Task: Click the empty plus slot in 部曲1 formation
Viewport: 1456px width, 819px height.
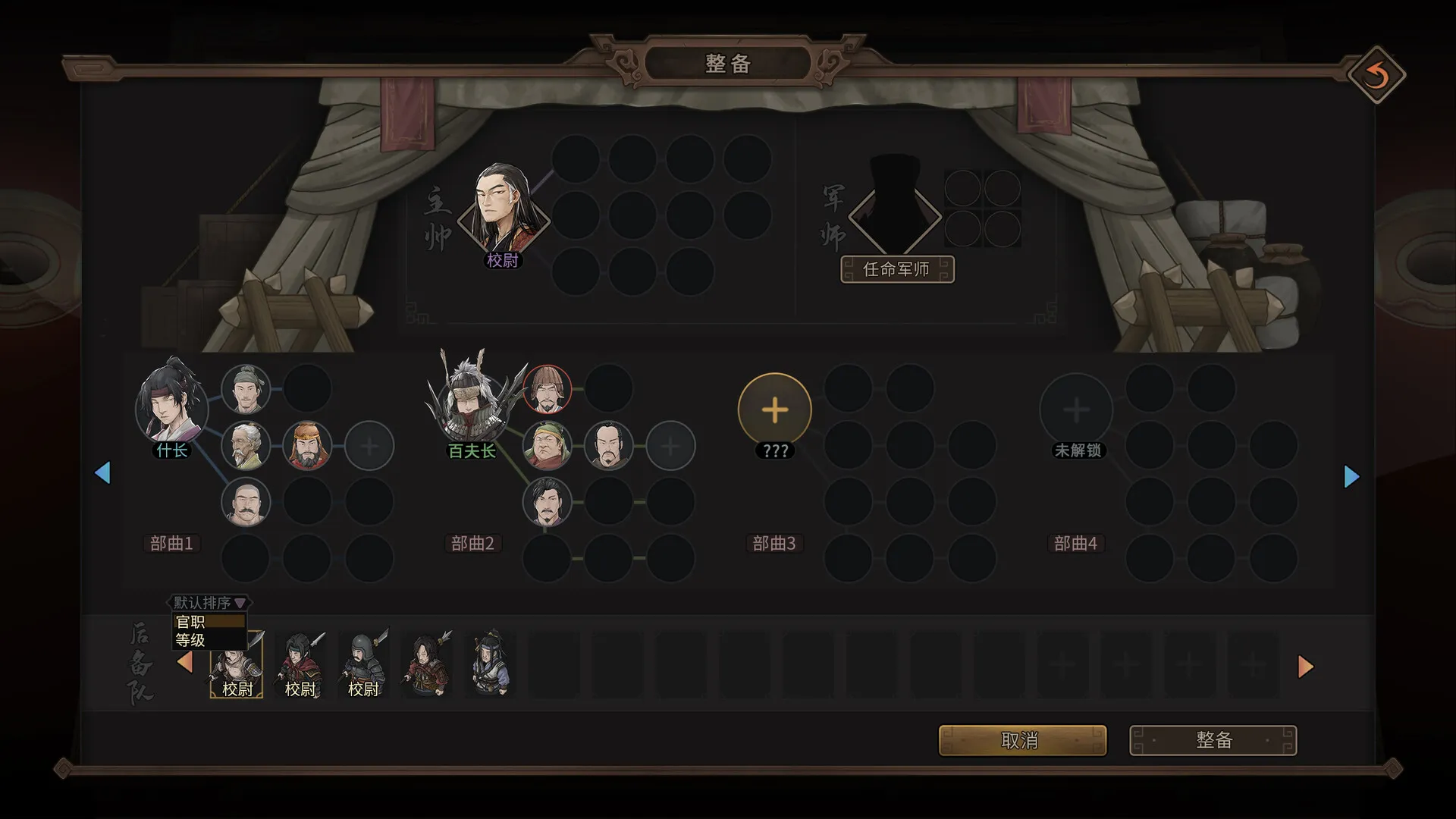Action: [x=369, y=445]
